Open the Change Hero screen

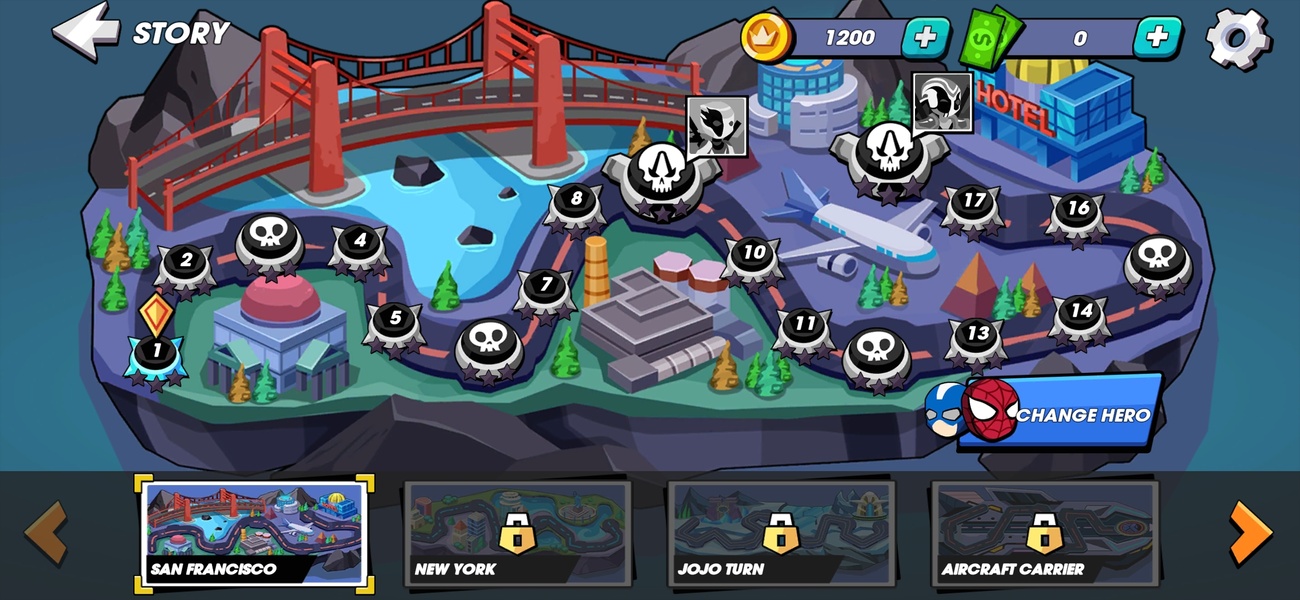pos(1060,413)
